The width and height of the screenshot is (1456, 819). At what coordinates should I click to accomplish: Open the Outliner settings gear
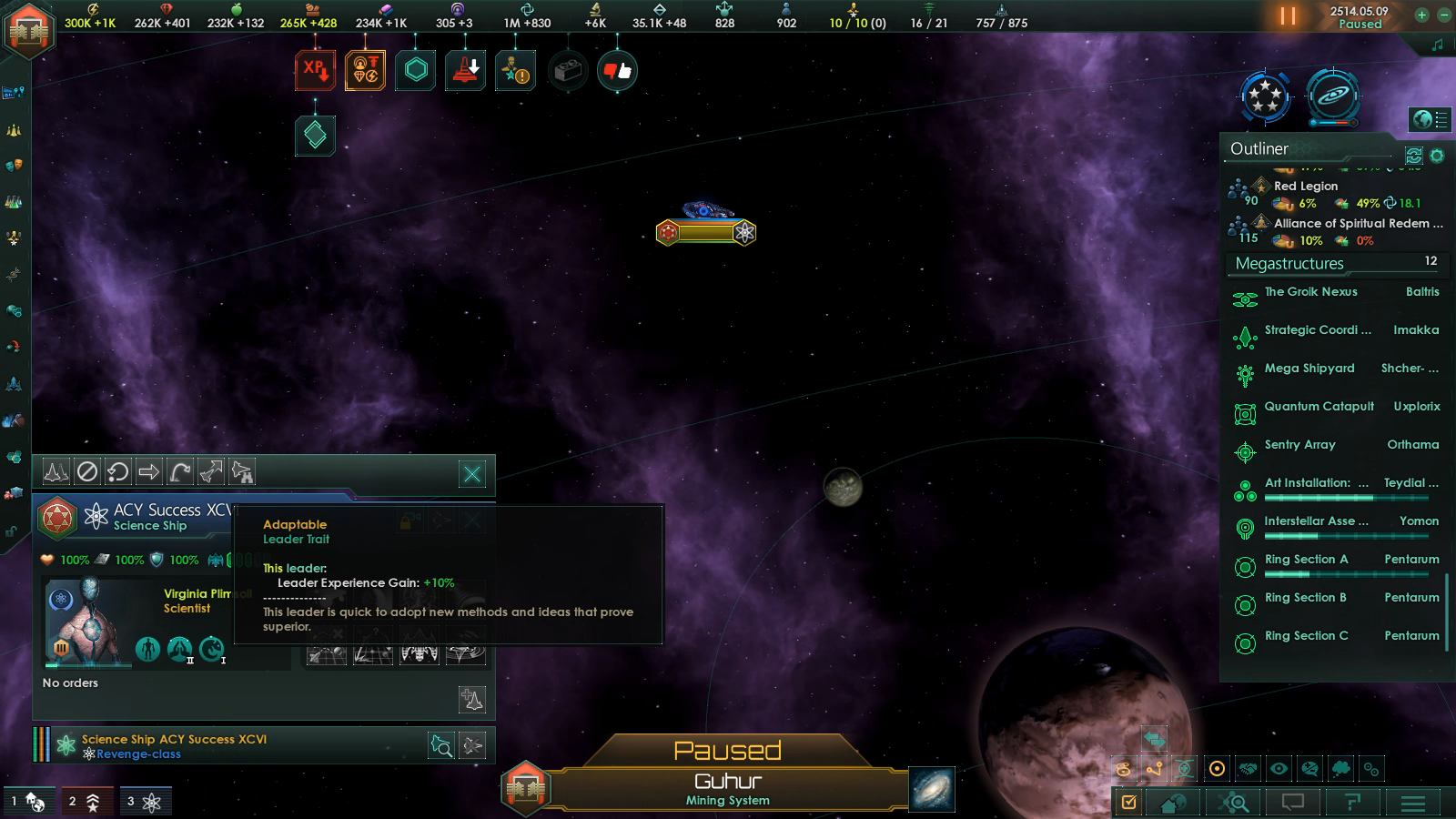coord(1437,157)
